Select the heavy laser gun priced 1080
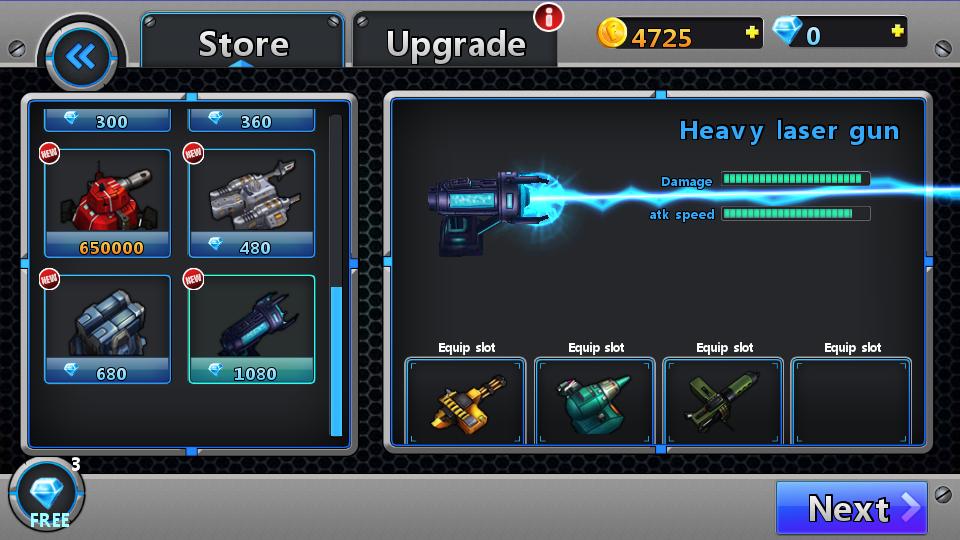 (252, 329)
